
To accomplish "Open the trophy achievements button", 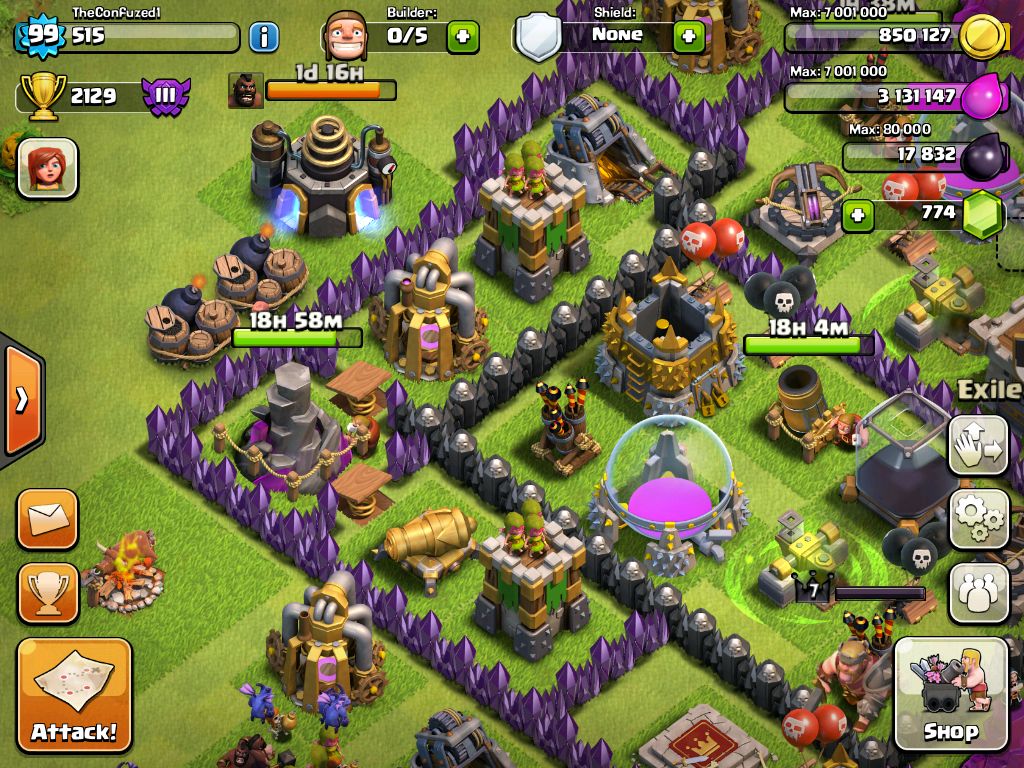I will point(47,593).
